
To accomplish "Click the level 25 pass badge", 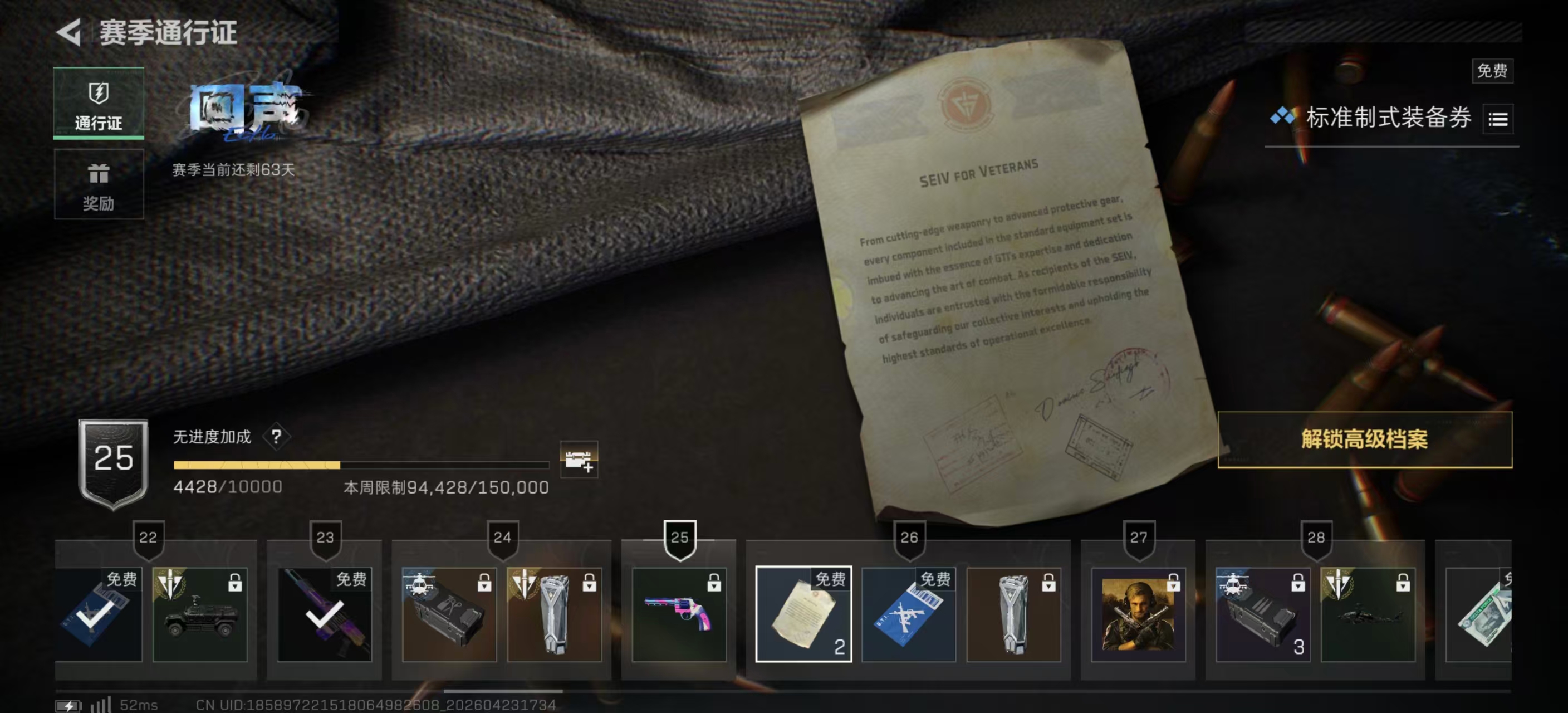I will tap(113, 463).
